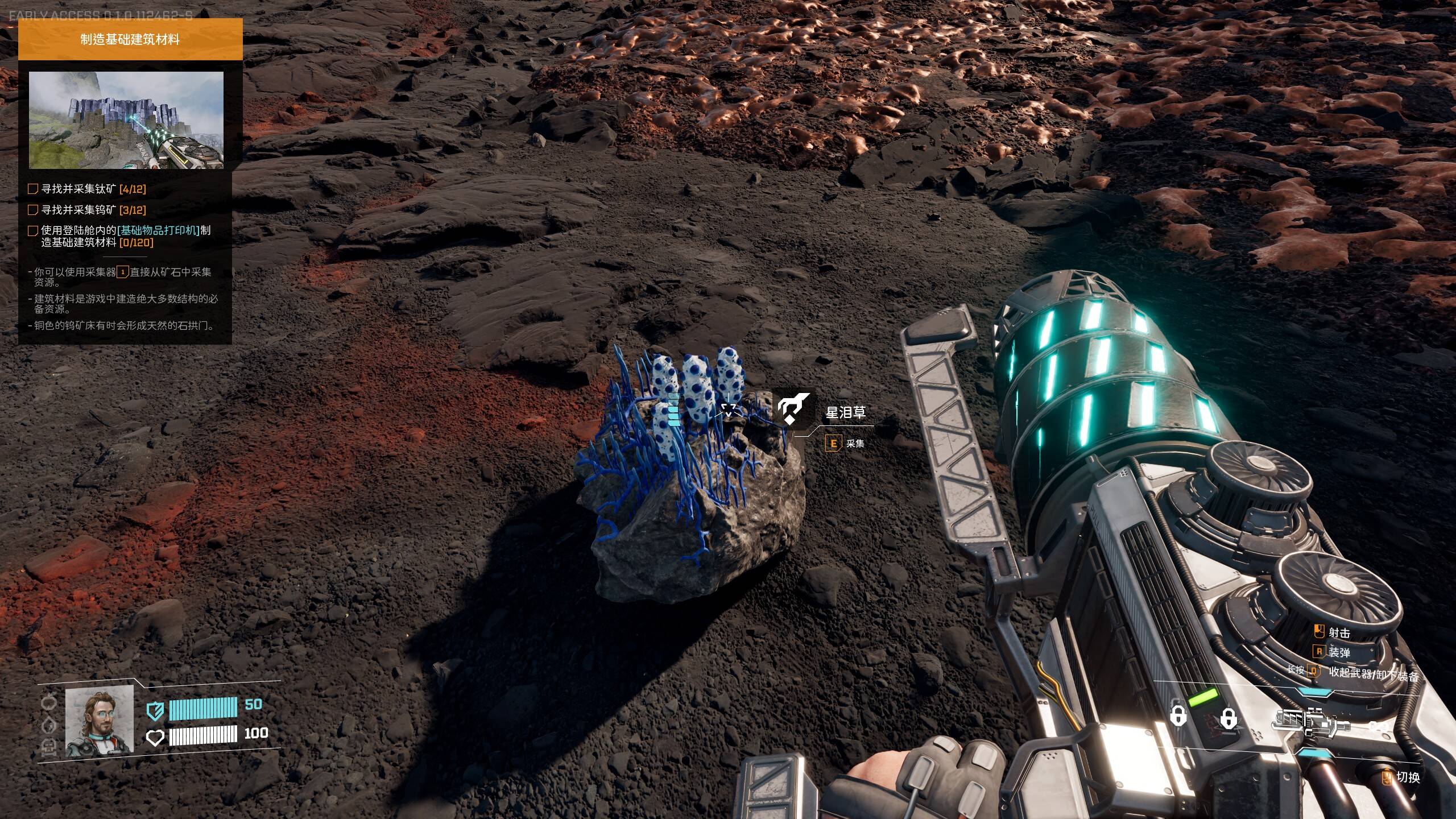
Task: Click the bearded character portrait
Action: [x=100, y=720]
